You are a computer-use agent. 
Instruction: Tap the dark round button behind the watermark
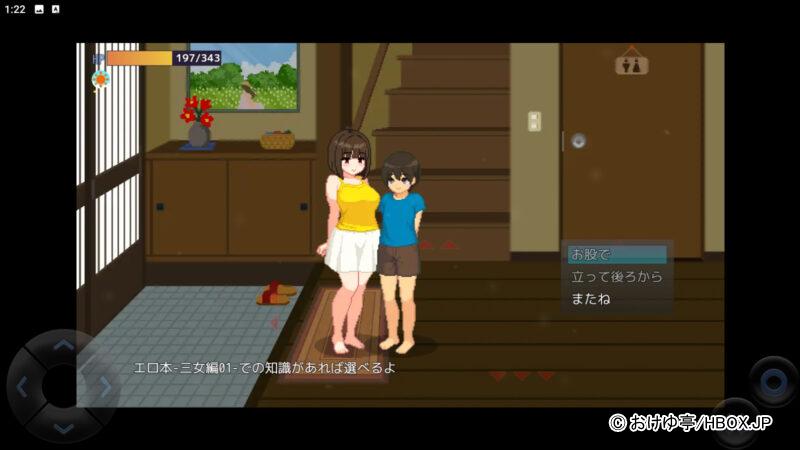(x=736, y=422)
